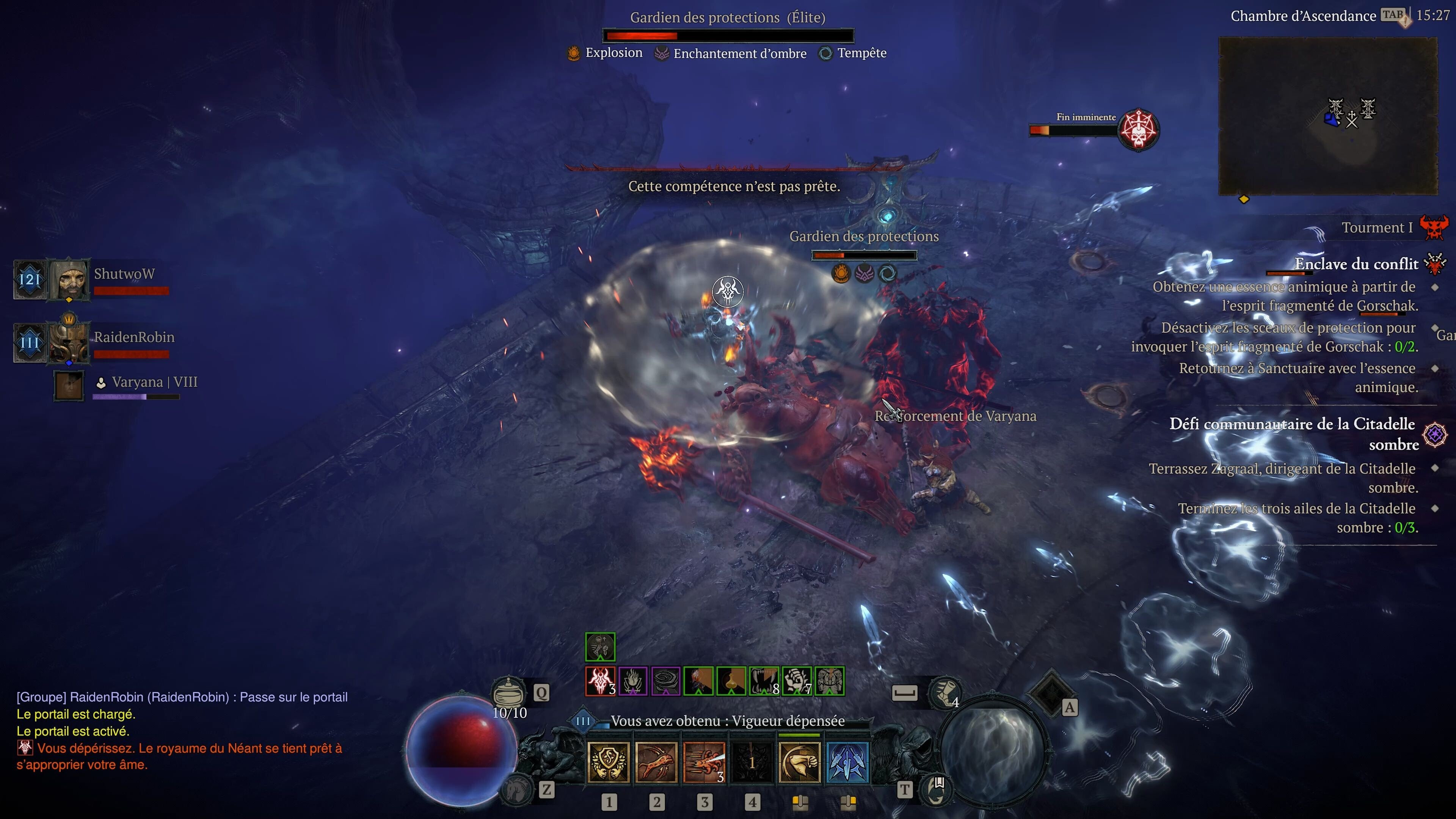The height and width of the screenshot is (819, 1456).
Task: Click the Tourment I difficulty demon icon
Action: 1434,228
